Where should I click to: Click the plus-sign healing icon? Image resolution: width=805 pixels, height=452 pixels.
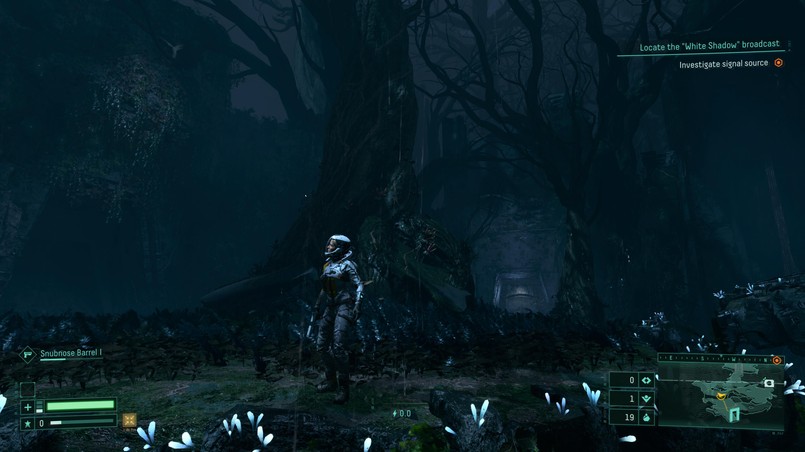pos(28,407)
